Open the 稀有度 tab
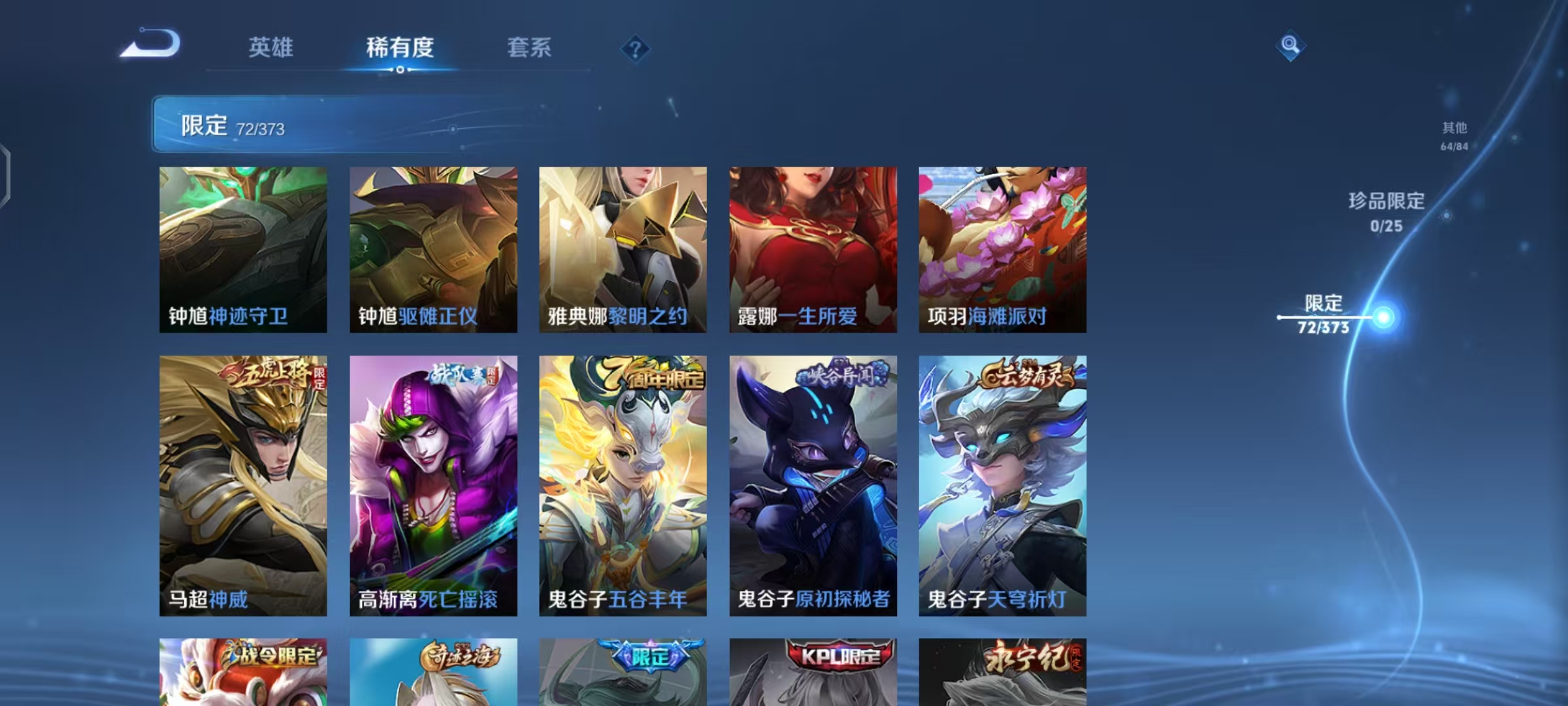1568x706 pixels. tap(400, 47)
